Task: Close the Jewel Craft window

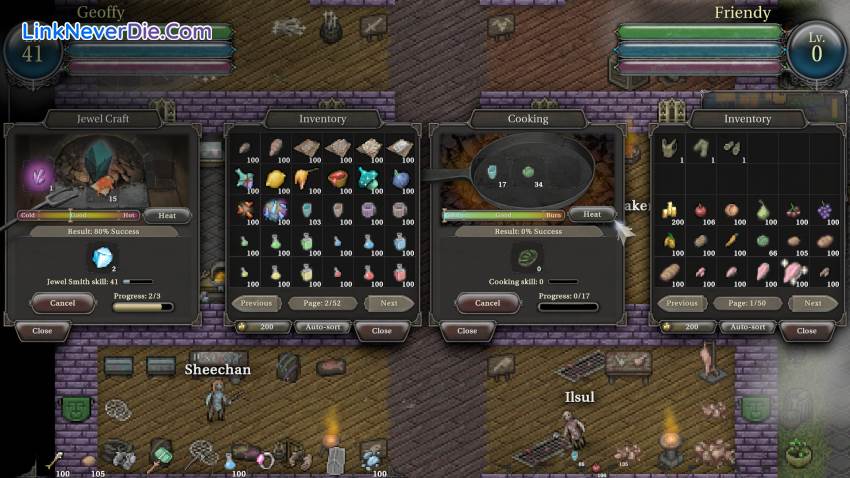Action: click(42, 330)
